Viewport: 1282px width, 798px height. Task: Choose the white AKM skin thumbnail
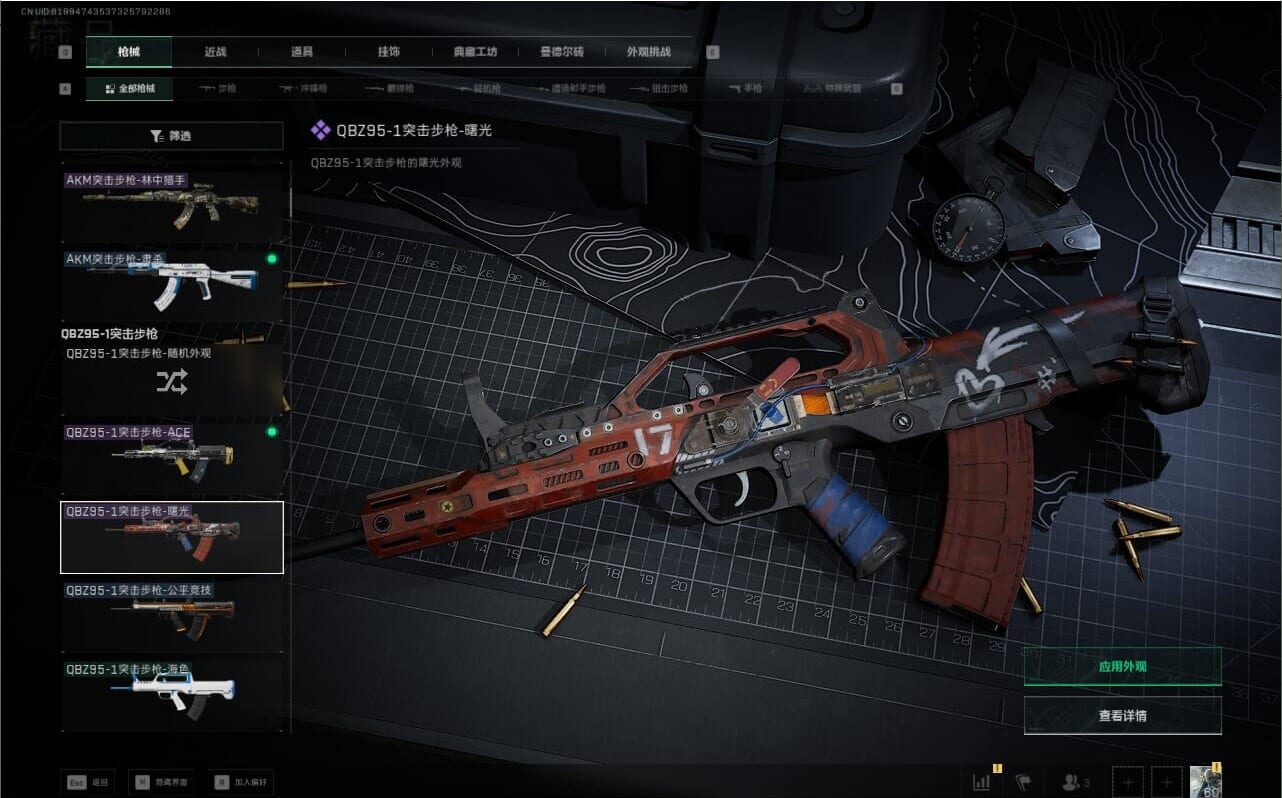point(172,285)
